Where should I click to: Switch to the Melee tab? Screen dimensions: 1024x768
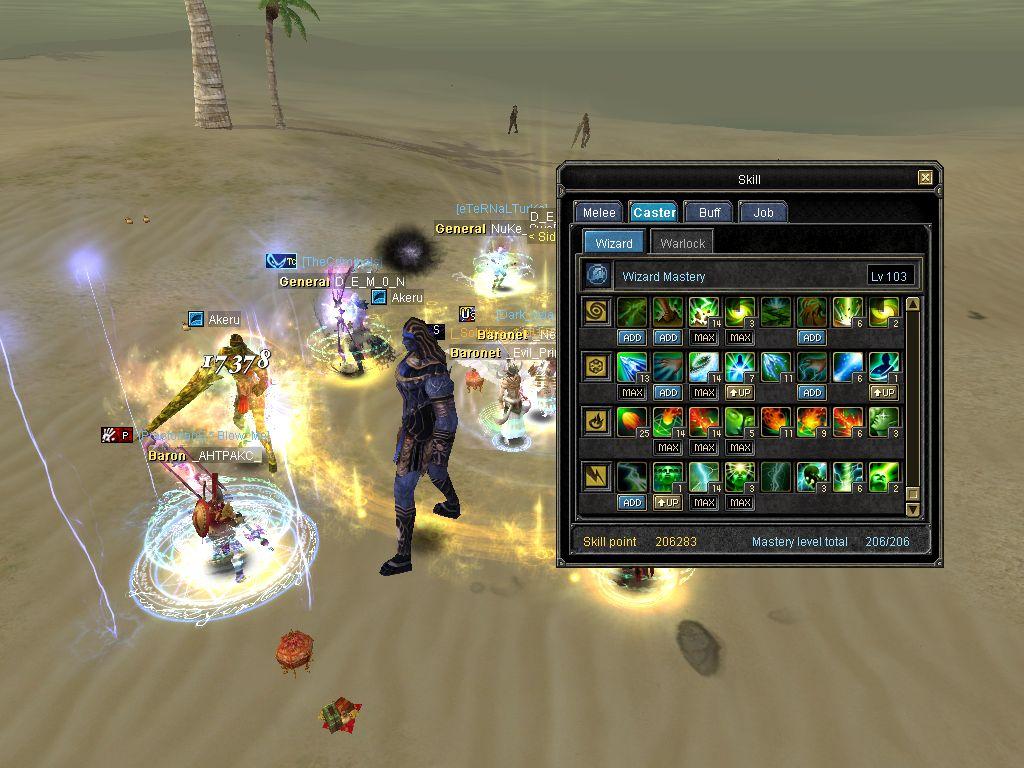599,212
